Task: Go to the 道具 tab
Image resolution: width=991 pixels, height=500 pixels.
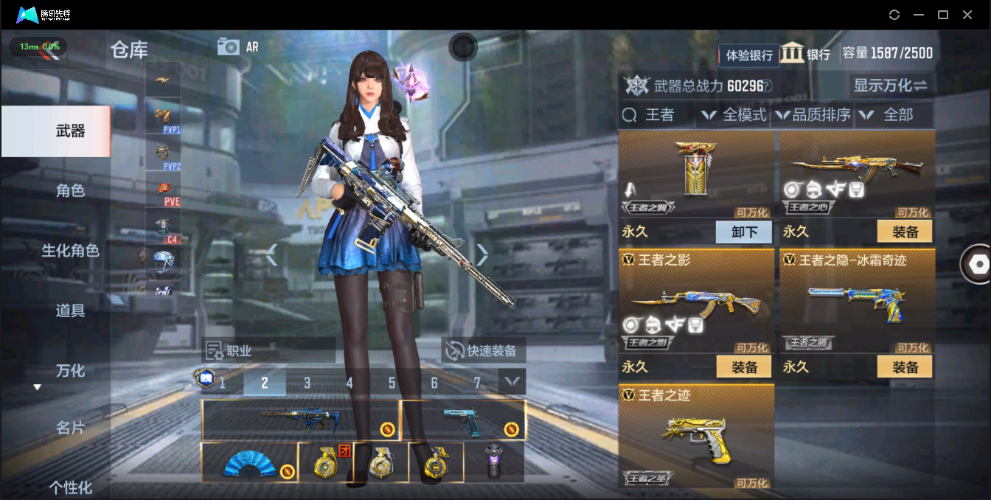Action: pyautogui.click(x=70, y=310)
